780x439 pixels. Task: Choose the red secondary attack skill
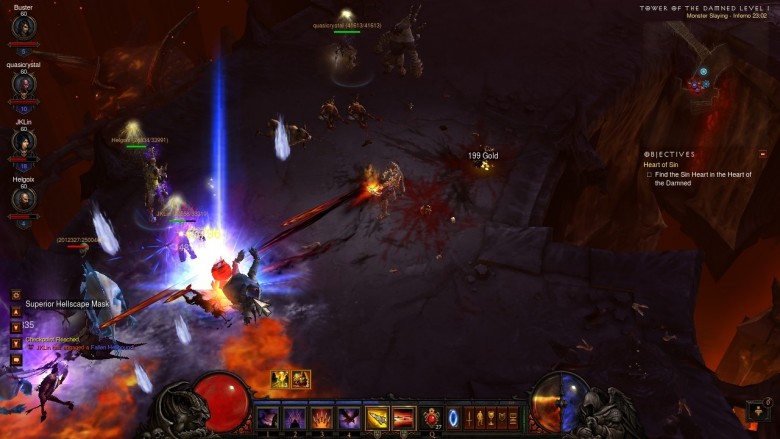point(404,418)
